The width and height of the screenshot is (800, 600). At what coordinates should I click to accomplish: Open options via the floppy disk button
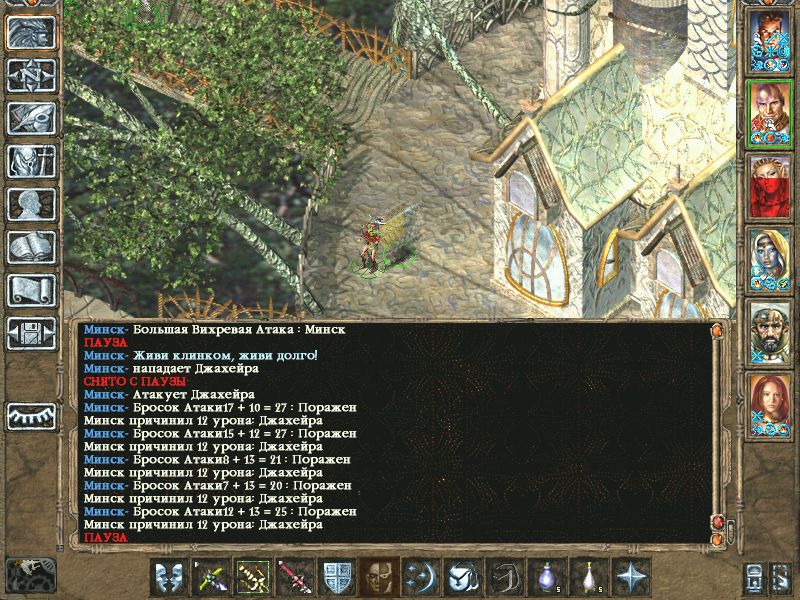pyautogui.click(x=31, y=333)
